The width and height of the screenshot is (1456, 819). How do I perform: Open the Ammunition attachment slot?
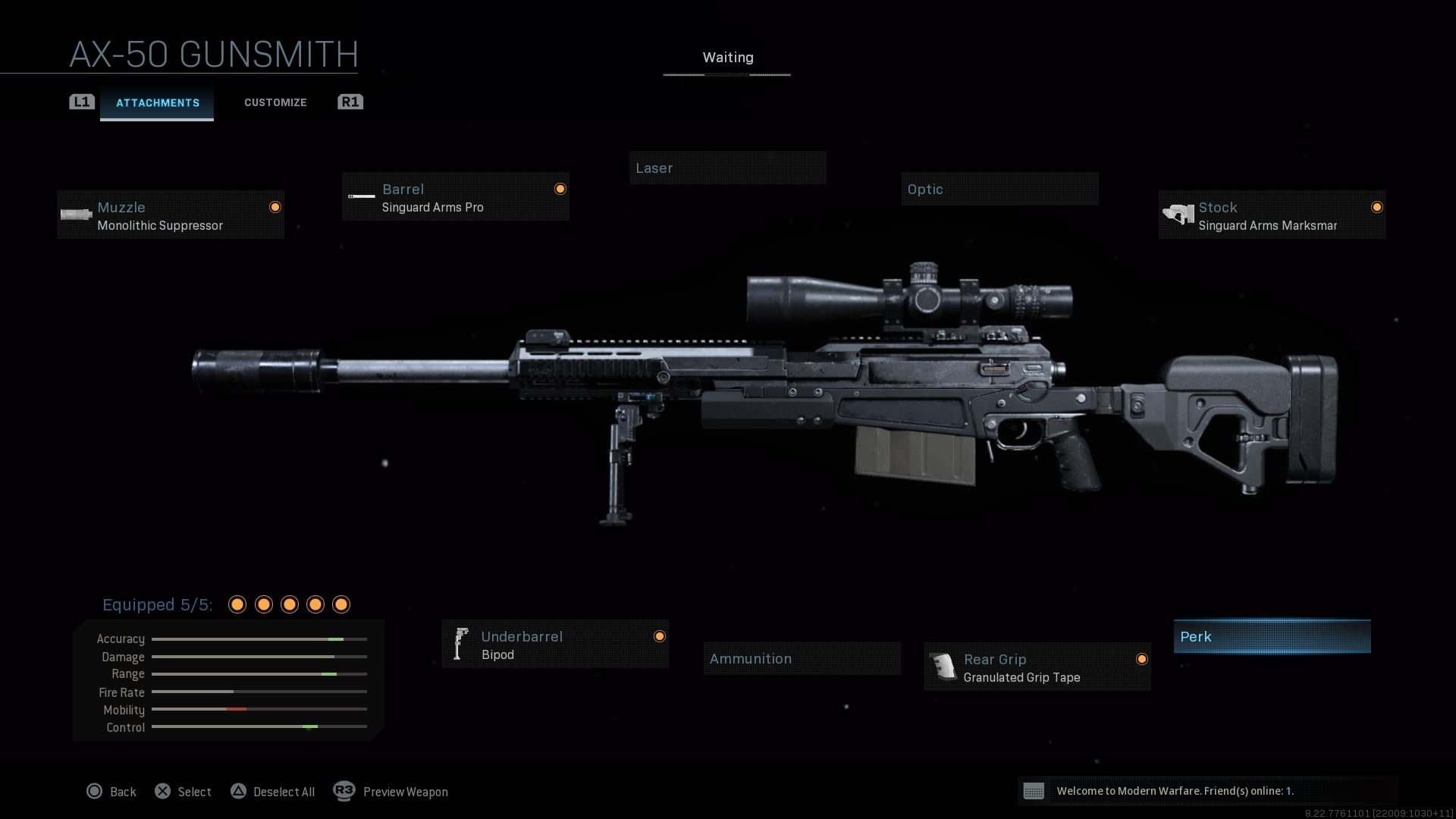[802, 658]
